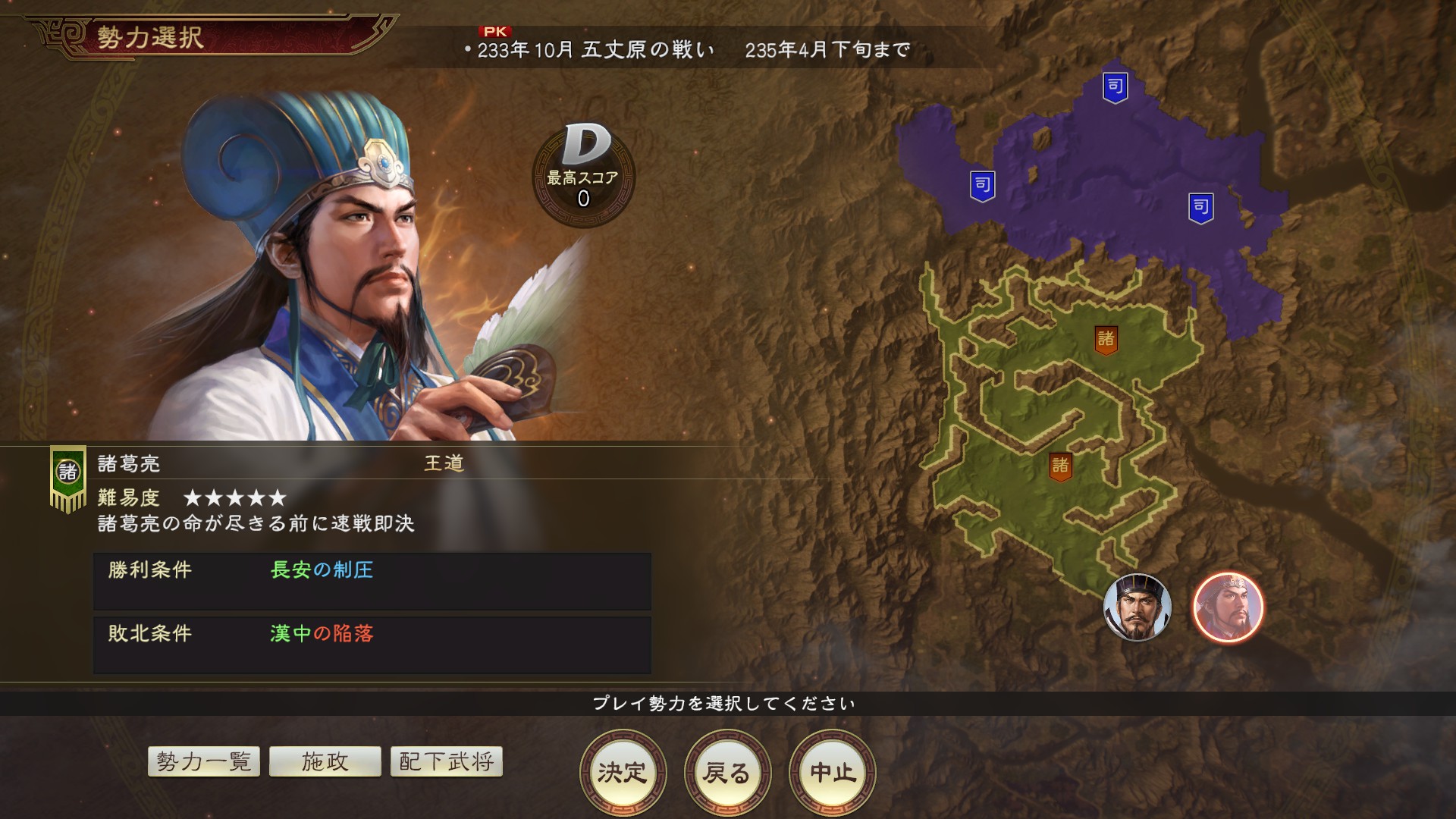The image size is (1456, 819).
Task: View 配下武将 subordinate officers
Action: [446, 761]
